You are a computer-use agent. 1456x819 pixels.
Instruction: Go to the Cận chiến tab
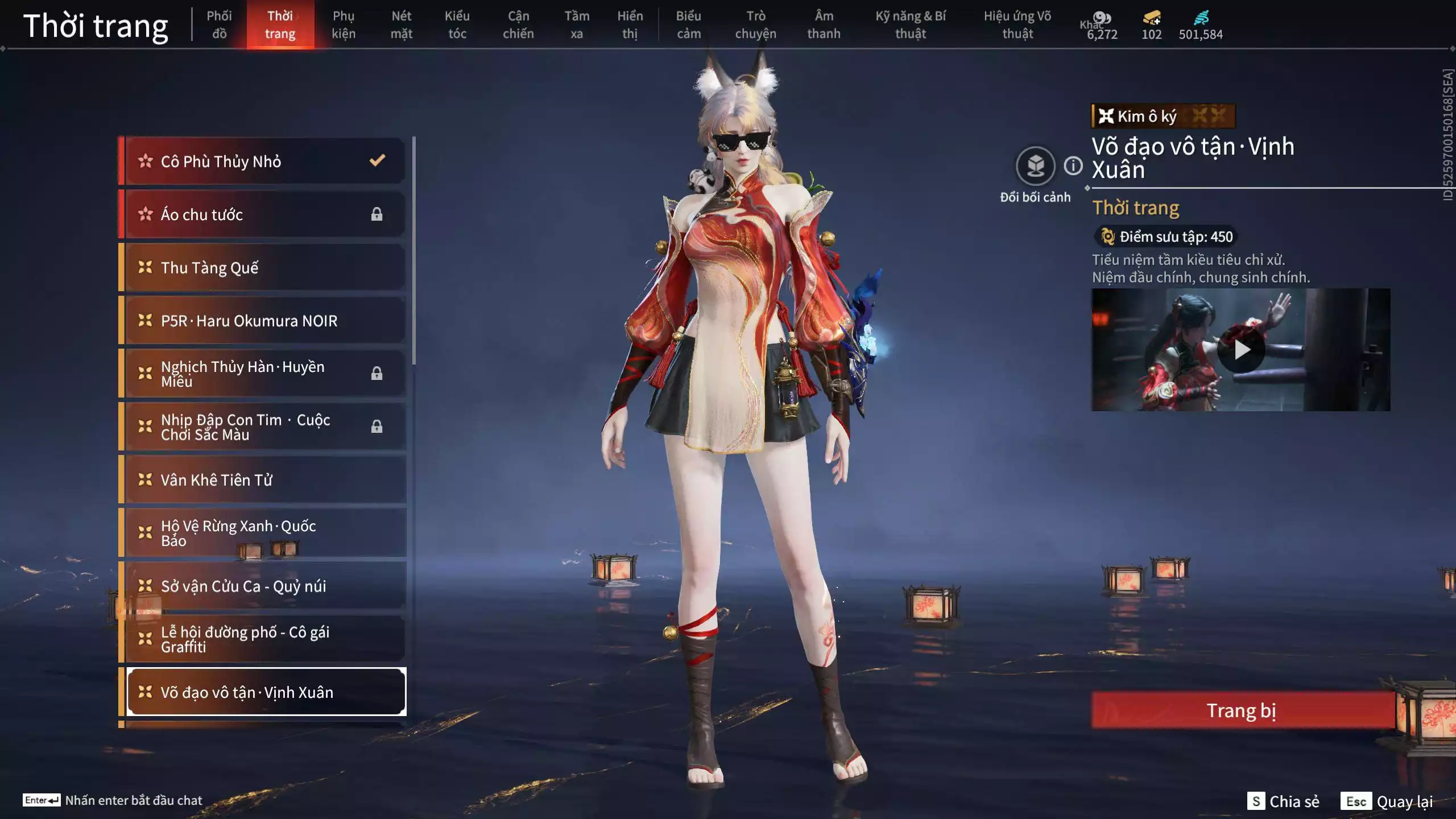(x=518, y=25)
